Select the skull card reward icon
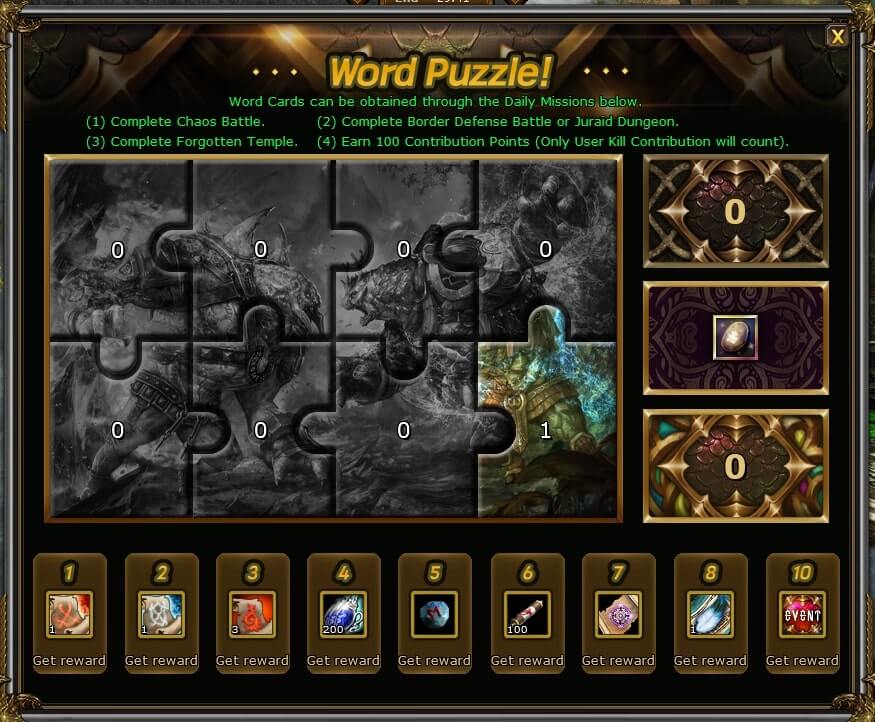This screenshot has height=722, width=875. (x=161, y=615)
